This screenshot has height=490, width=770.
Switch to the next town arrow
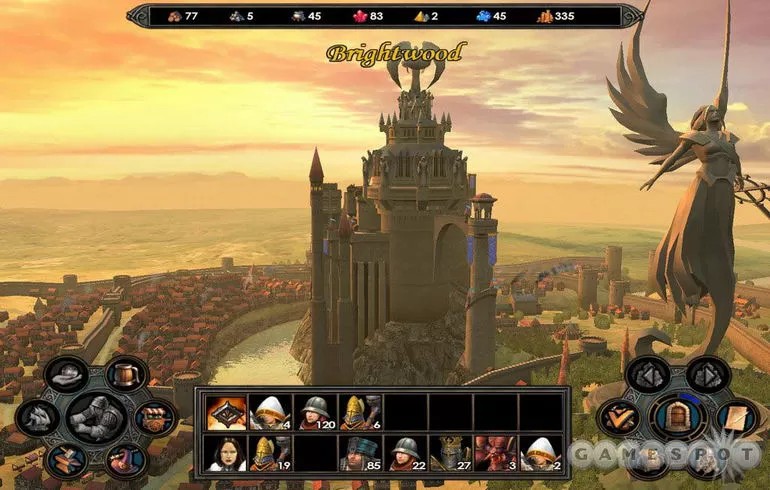coord(707,375)
